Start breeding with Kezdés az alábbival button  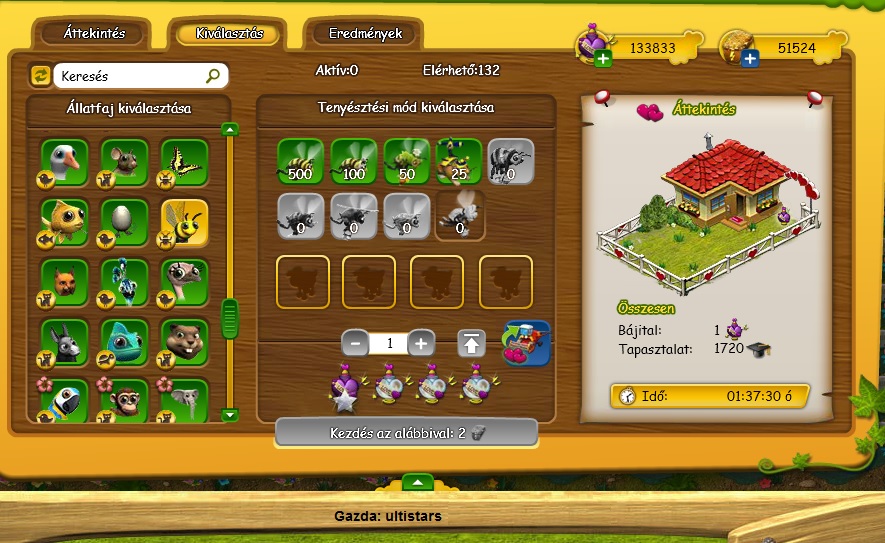pyautogui.click(x=406, y=432)
